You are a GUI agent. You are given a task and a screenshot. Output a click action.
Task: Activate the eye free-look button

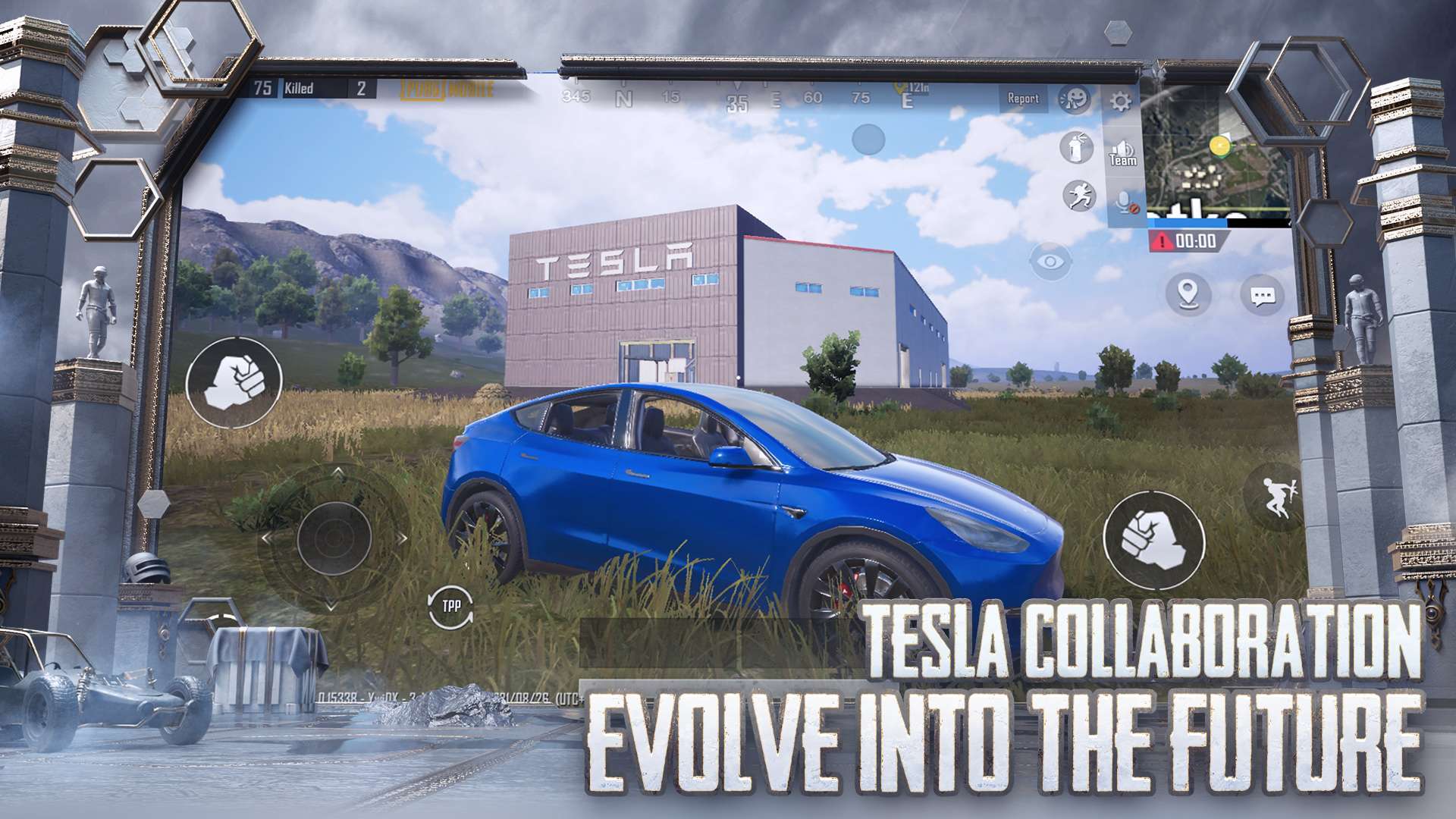1051,262
